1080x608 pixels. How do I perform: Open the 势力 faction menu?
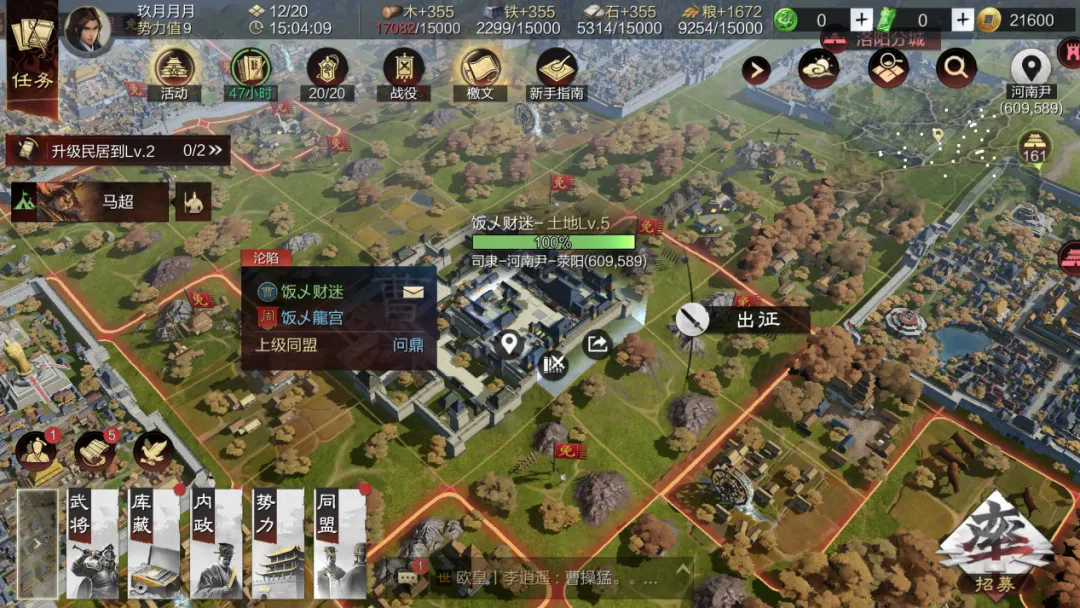tap(278, 543)
